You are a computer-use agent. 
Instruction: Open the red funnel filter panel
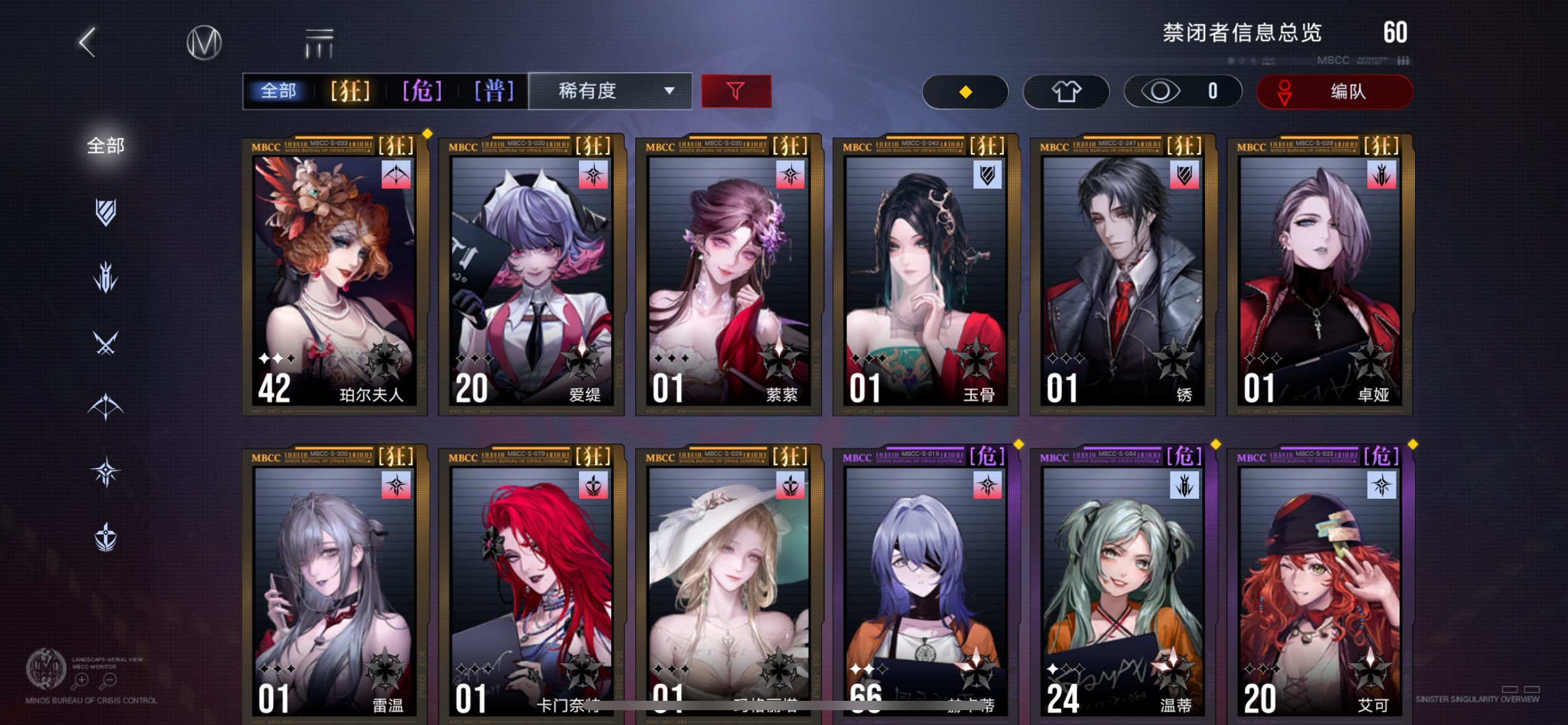pos(736,91)
